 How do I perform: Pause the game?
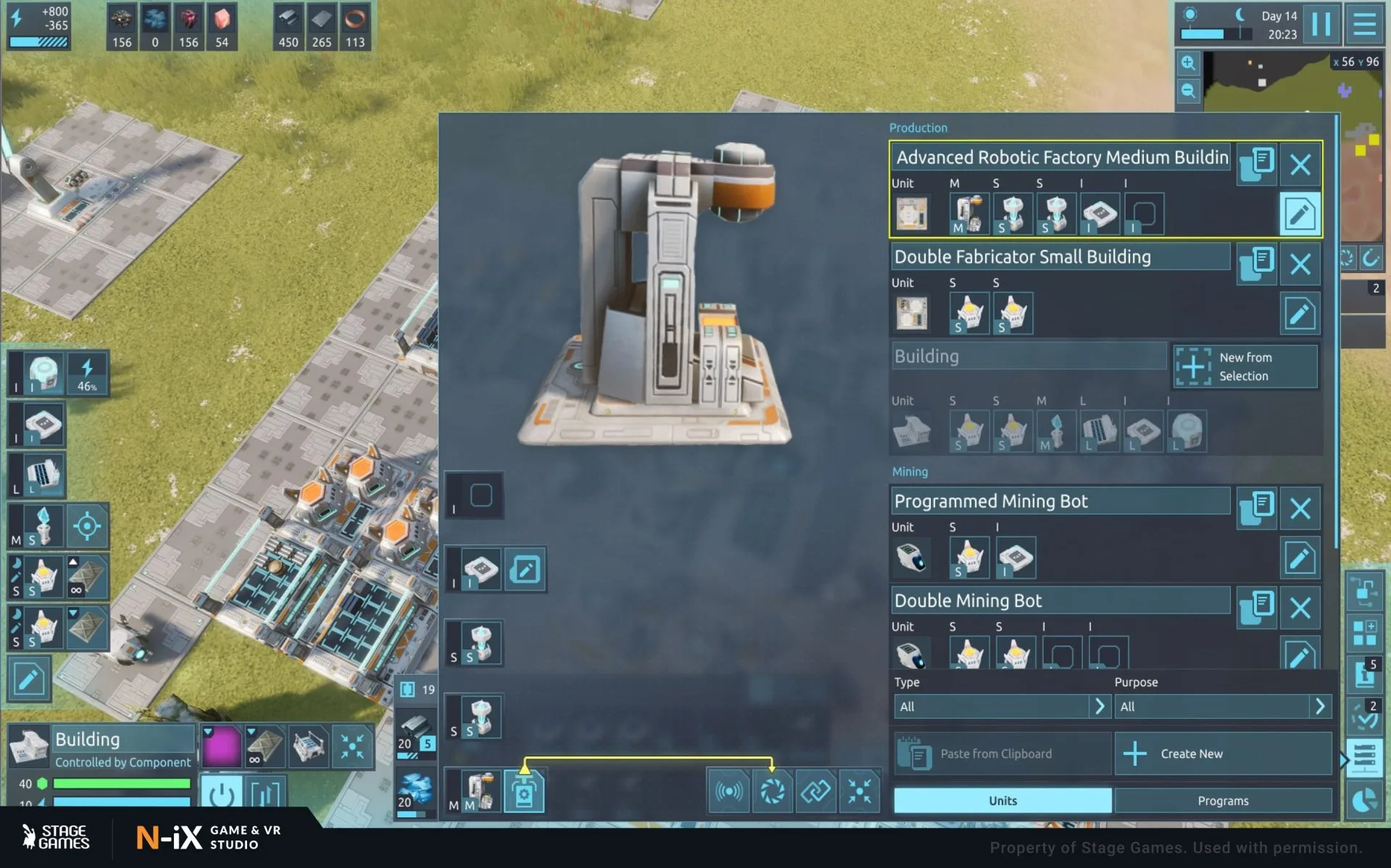[x=1321, y=24]
